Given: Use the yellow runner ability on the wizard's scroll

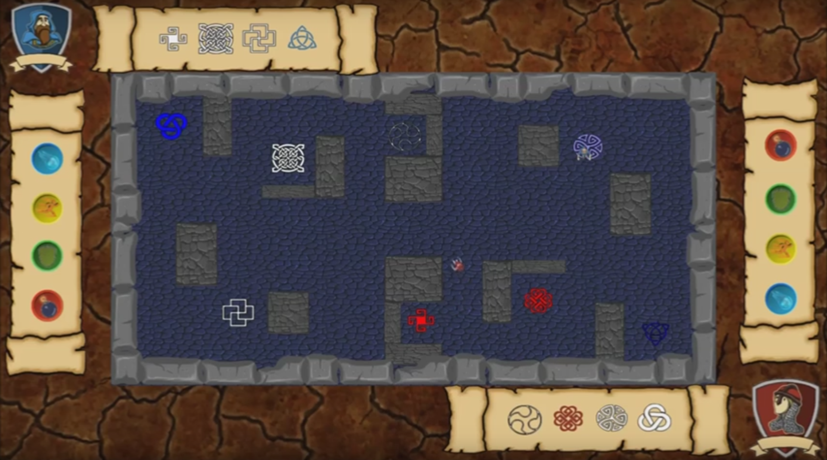Looking at the screenshot, I should click(x=47, y=208).
